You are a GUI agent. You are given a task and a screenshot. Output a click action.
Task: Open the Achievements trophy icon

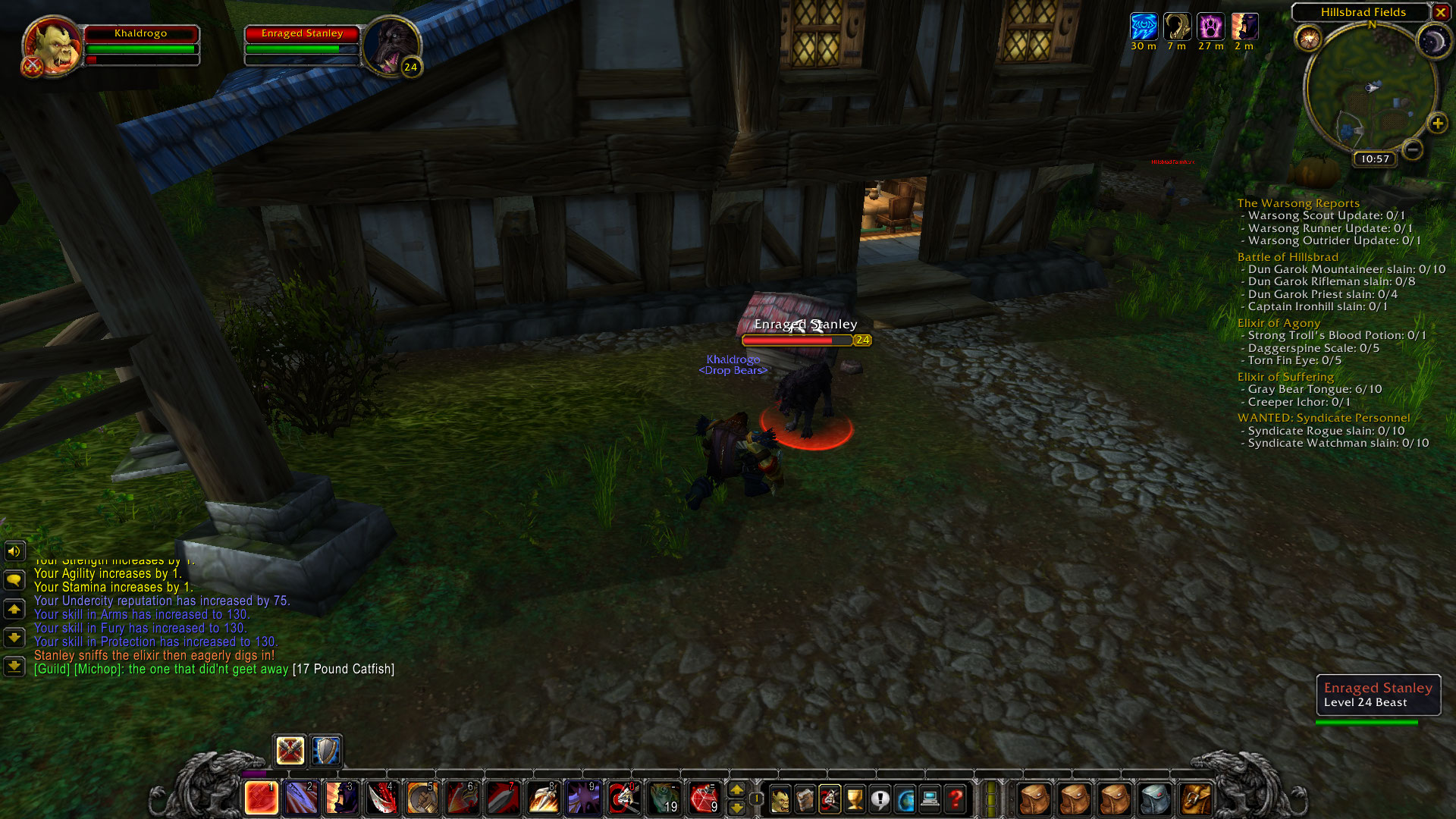tap(855, 798)
